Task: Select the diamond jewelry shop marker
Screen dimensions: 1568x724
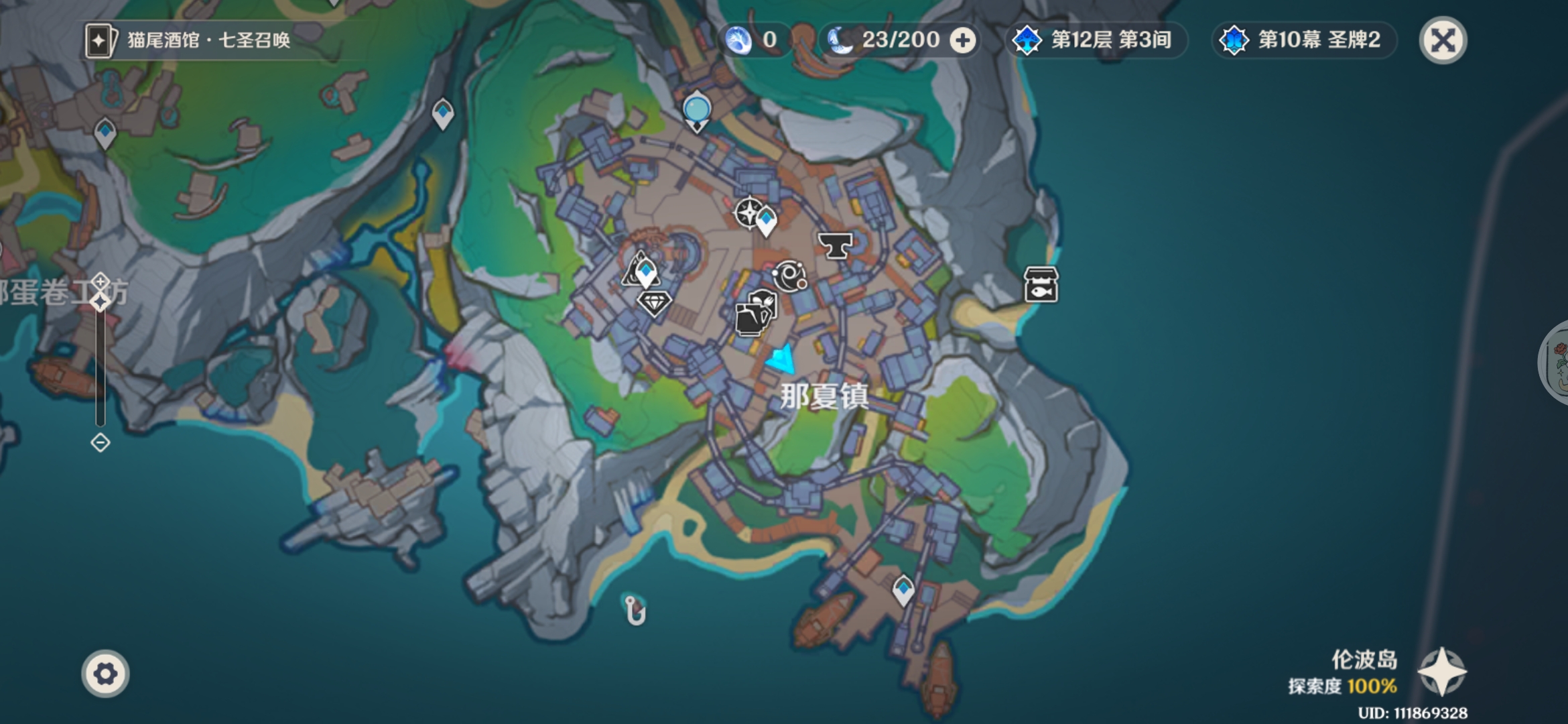Action: 654,303
